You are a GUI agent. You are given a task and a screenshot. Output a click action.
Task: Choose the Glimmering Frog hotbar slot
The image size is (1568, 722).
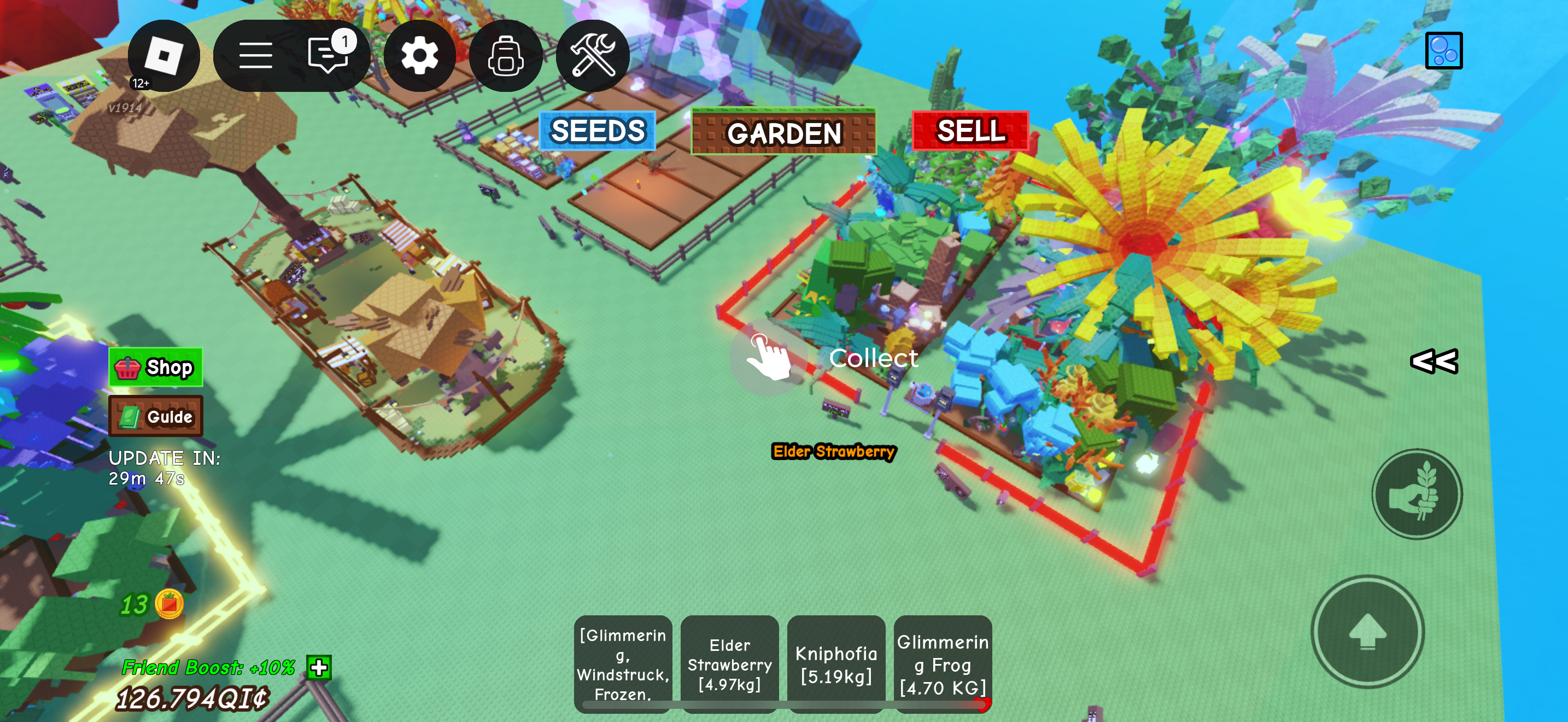942,663
